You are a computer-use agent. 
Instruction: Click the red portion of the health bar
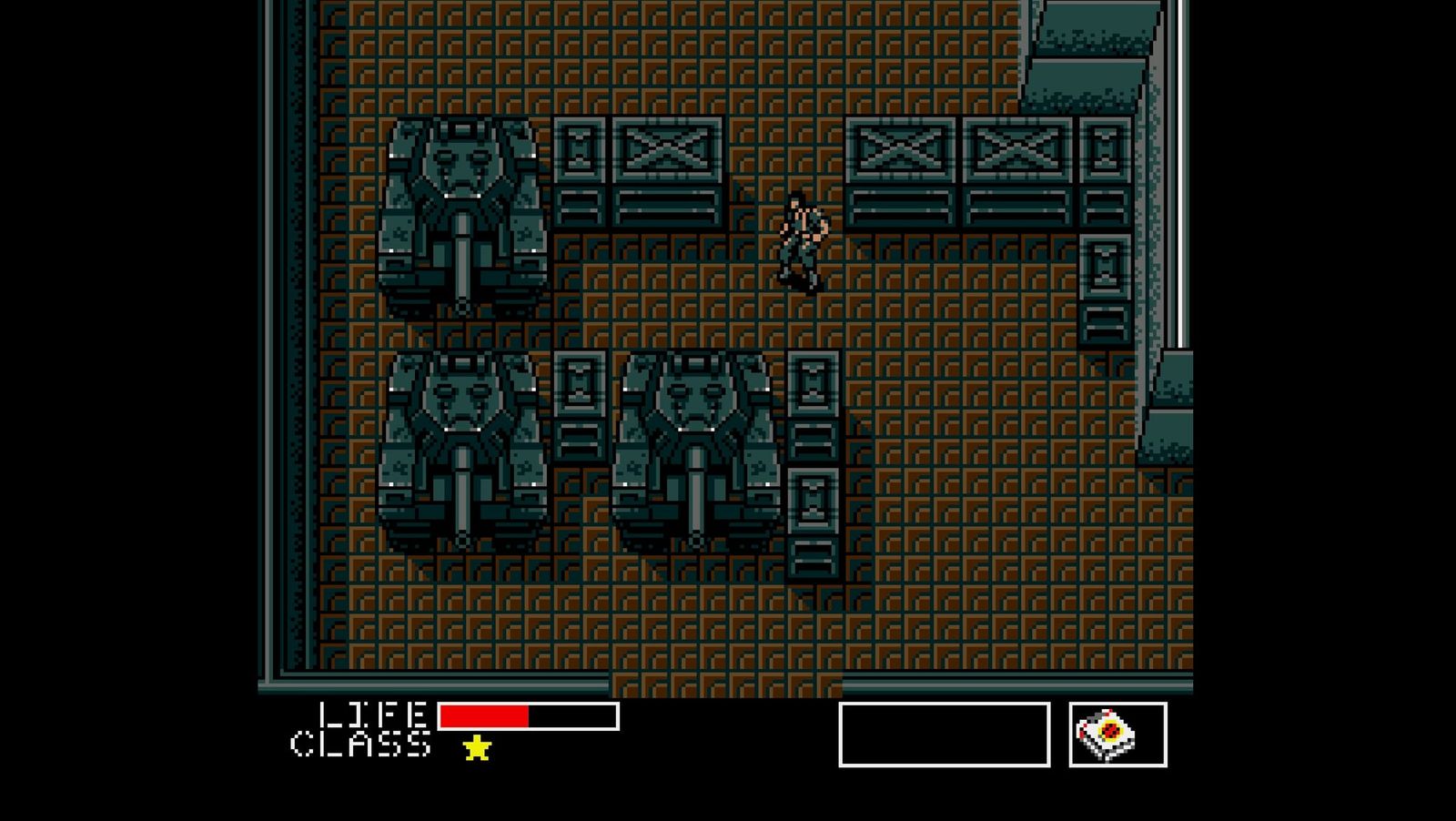point(482,715)
